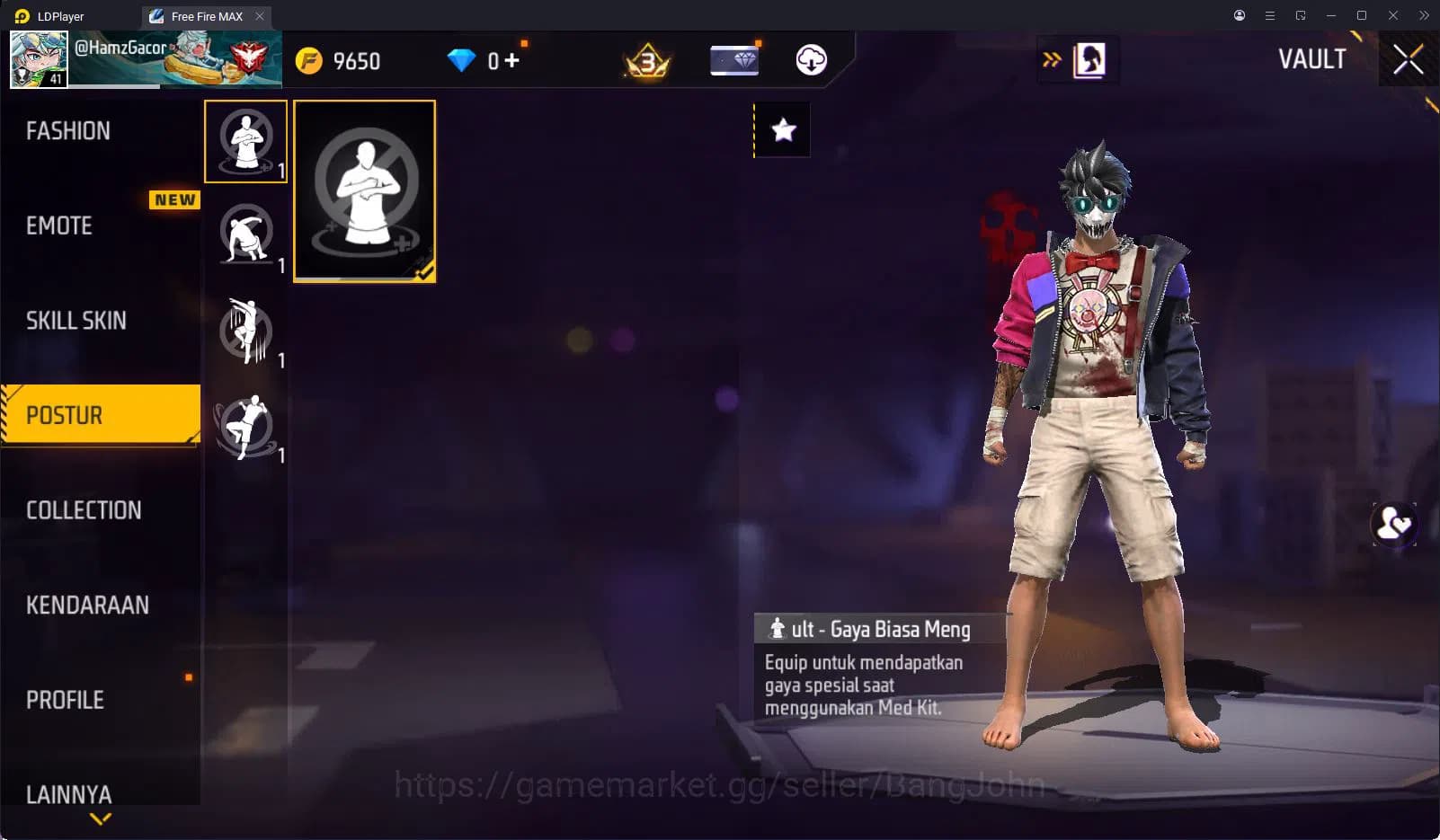Select the somersault posture thumbnail
1440x840 pixels.
(246, 235)
